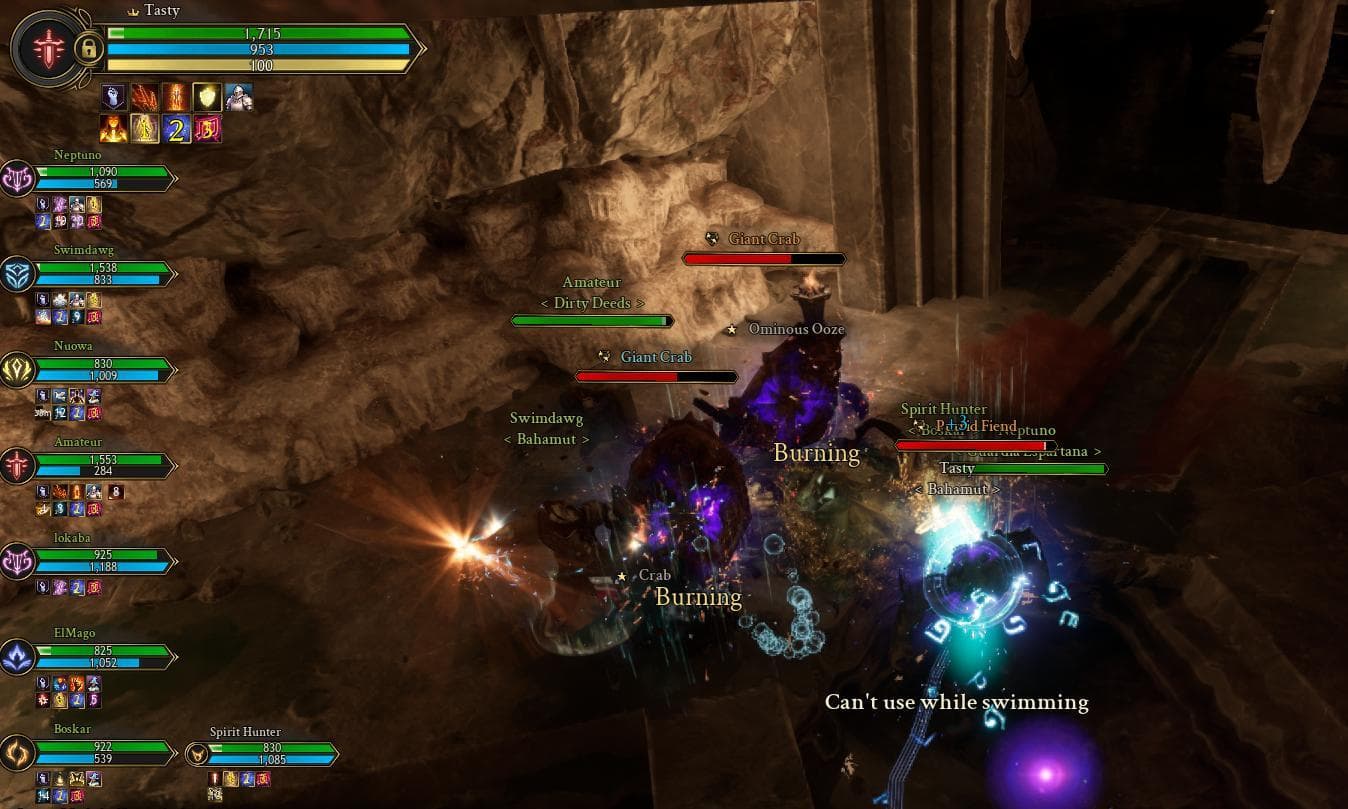Inspect the blue buff icon numbered 2
Viewport: 1348px width, 809px height.
point(176,128)
